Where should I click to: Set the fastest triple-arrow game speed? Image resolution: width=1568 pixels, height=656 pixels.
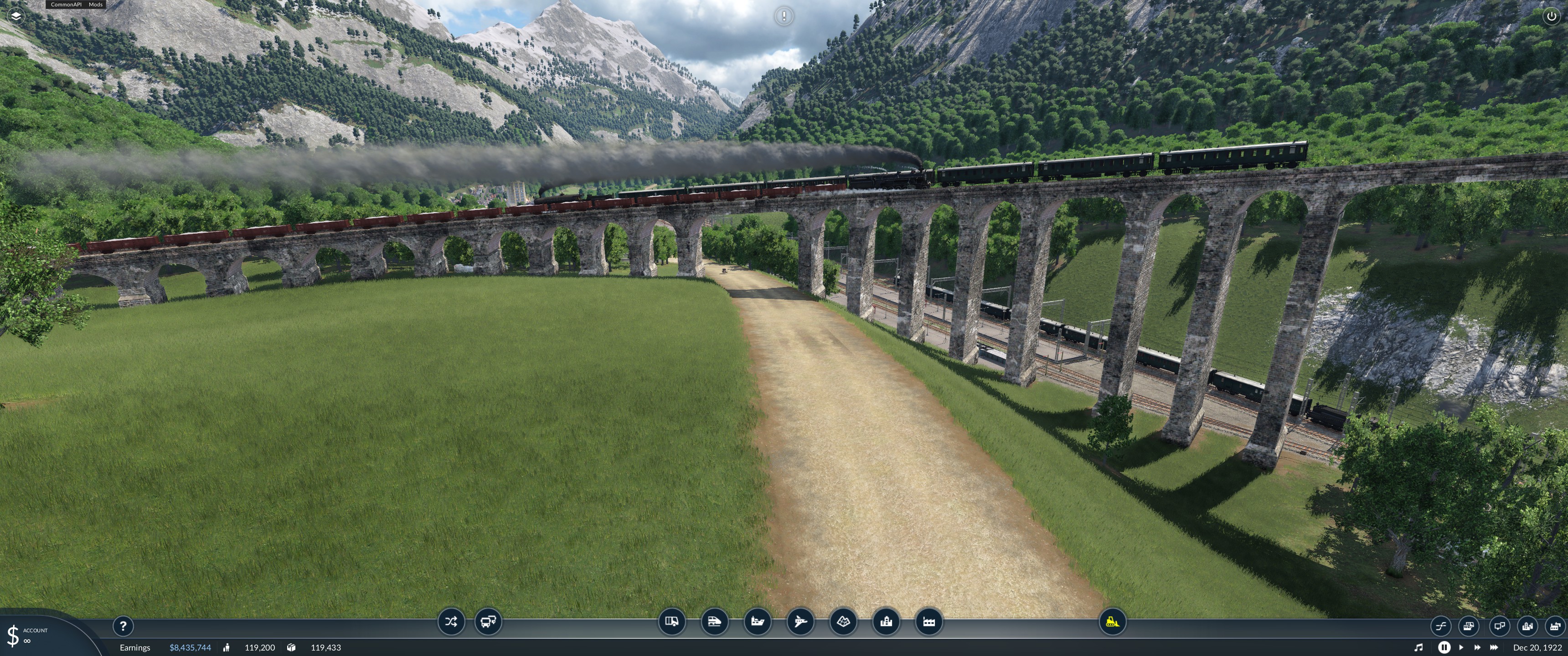pos(1494,647)
